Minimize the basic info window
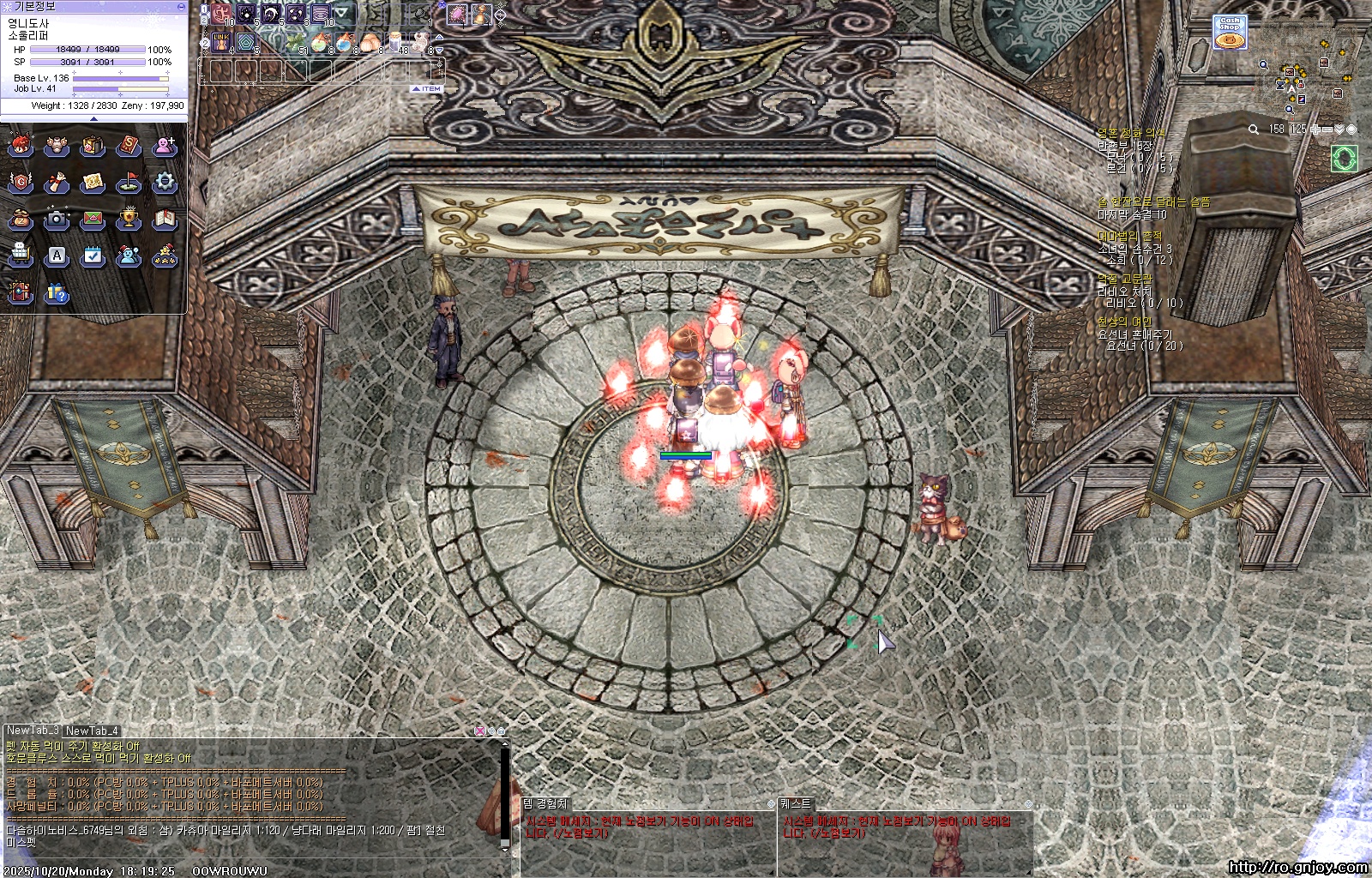This screenshot has height=878, width=1372. coord(181,6)
